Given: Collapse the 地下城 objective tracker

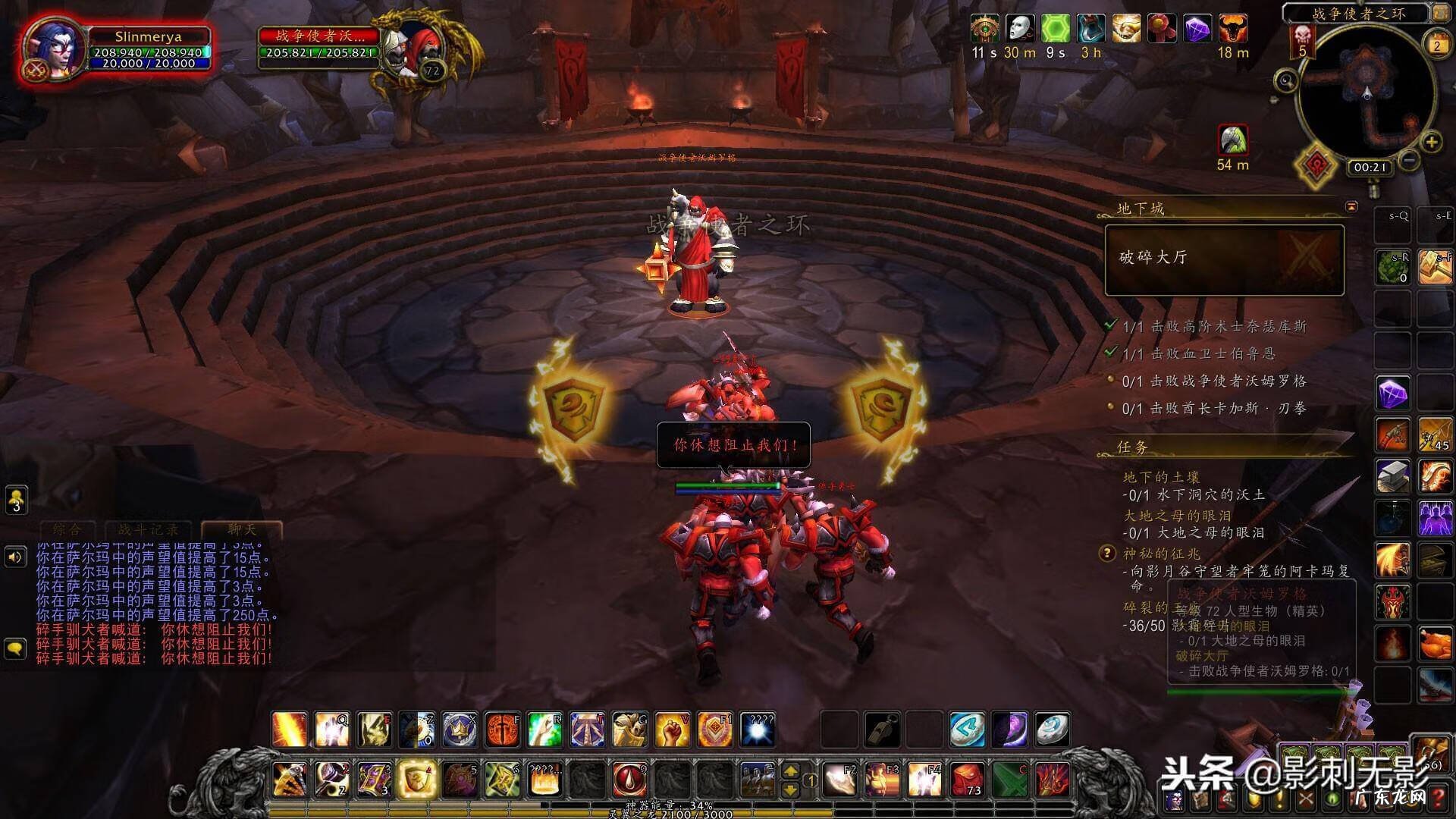Looking at the screenshot, I should 1351,206.
